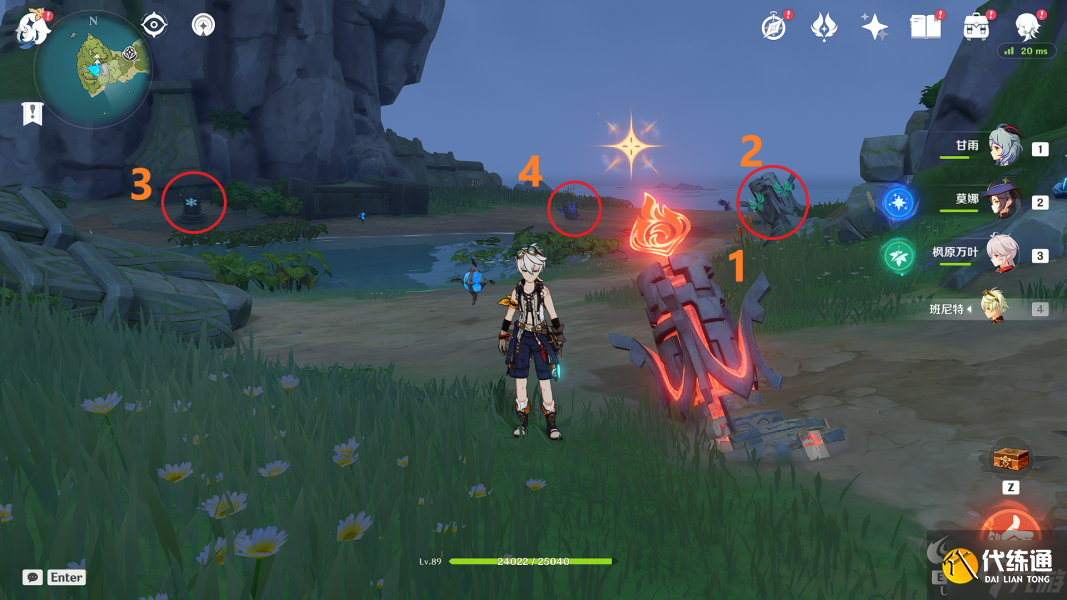Screen dimensions: 1067x600
Task: Open the chat speech bubble icon
Action: 33,577
